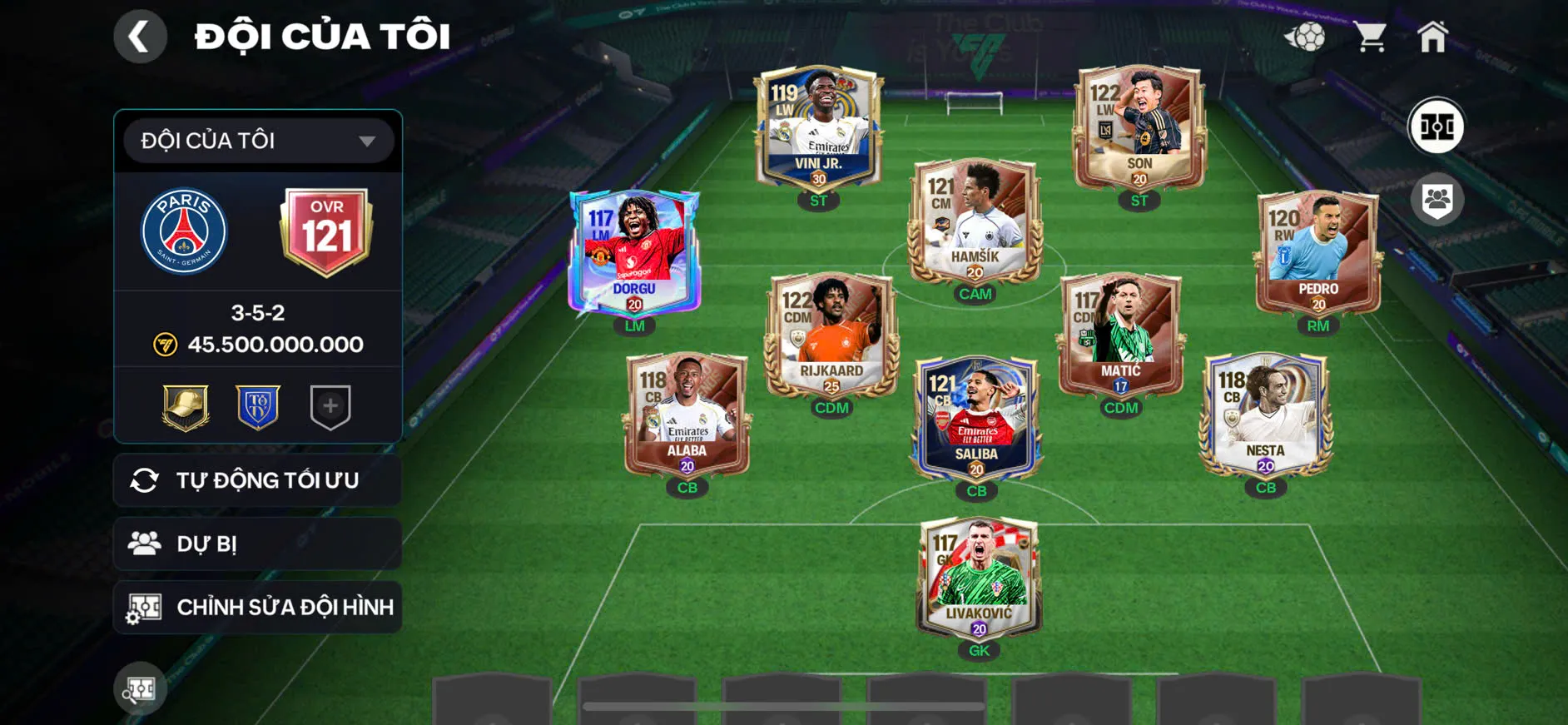Pick the Hamšík CAM card
1568x725 pixels.
click(x=975, y=222)
